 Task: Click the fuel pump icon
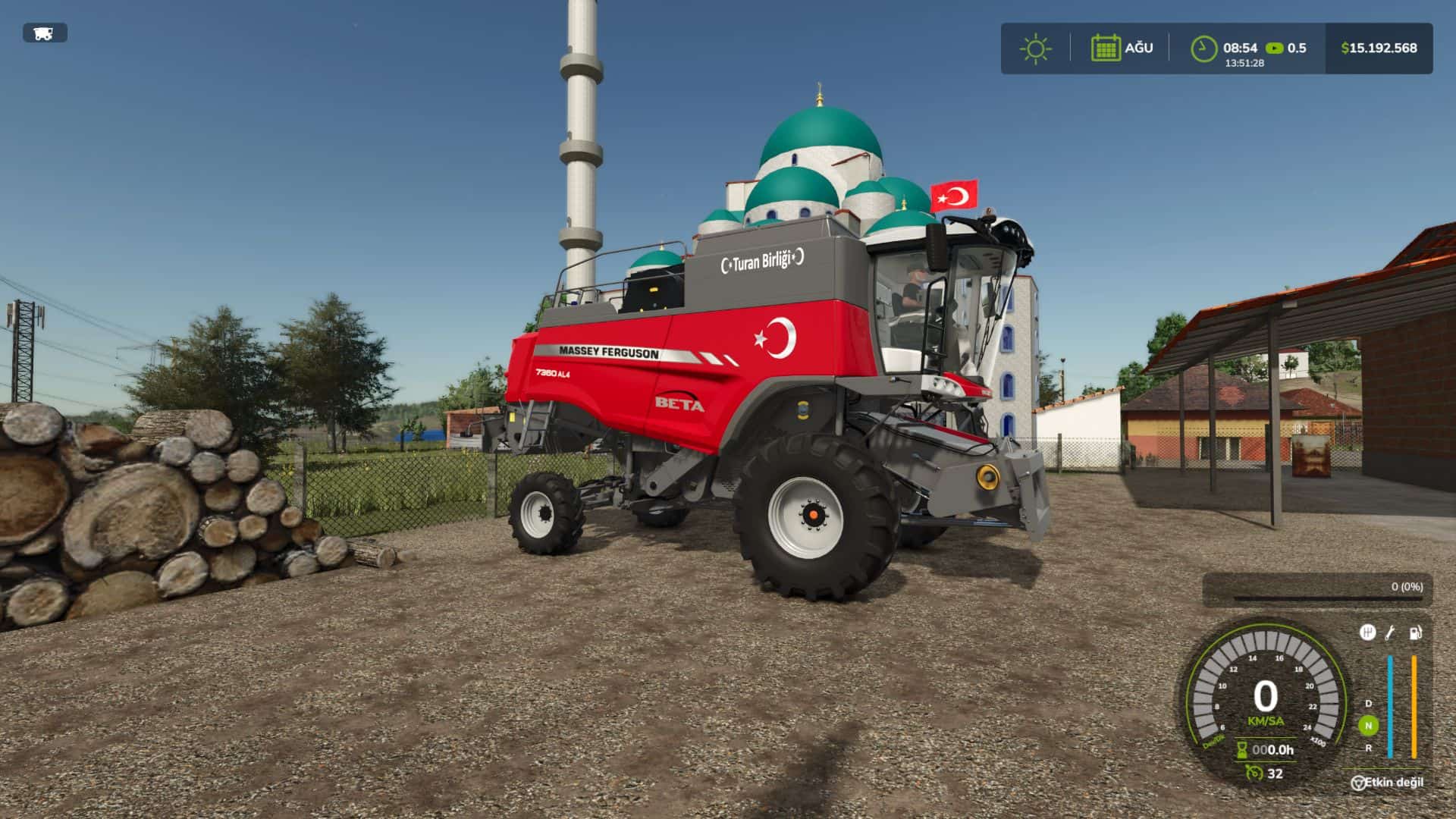[1415, 632]
